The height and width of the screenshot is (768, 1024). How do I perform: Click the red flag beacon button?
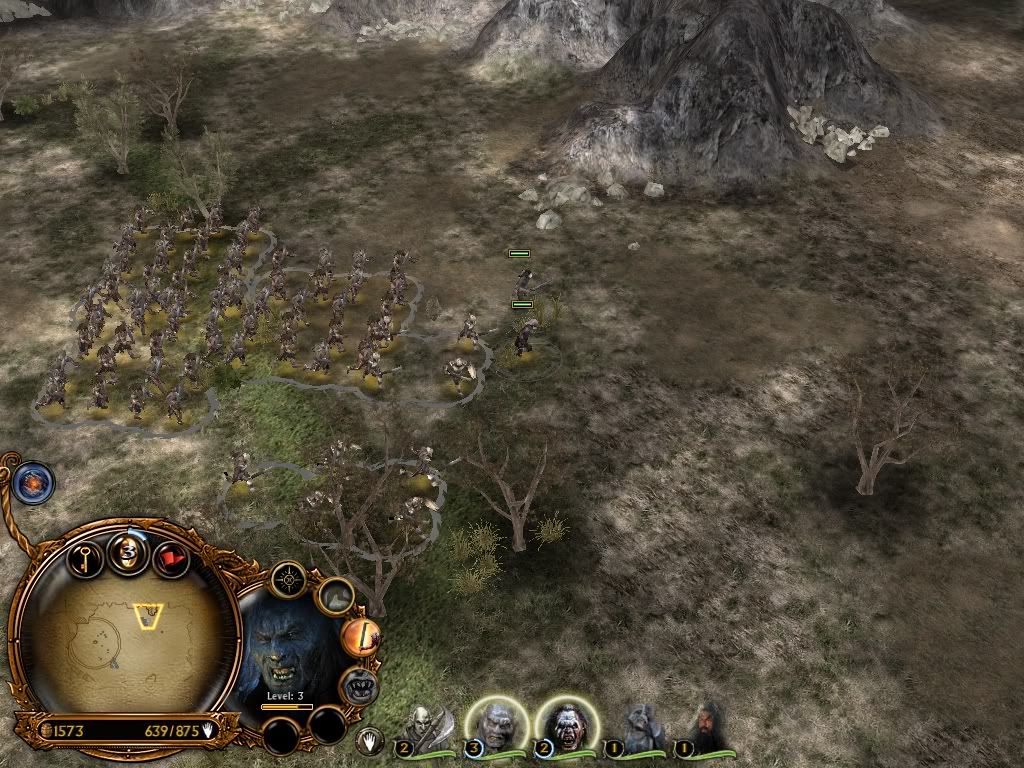(x=171, y=558)
